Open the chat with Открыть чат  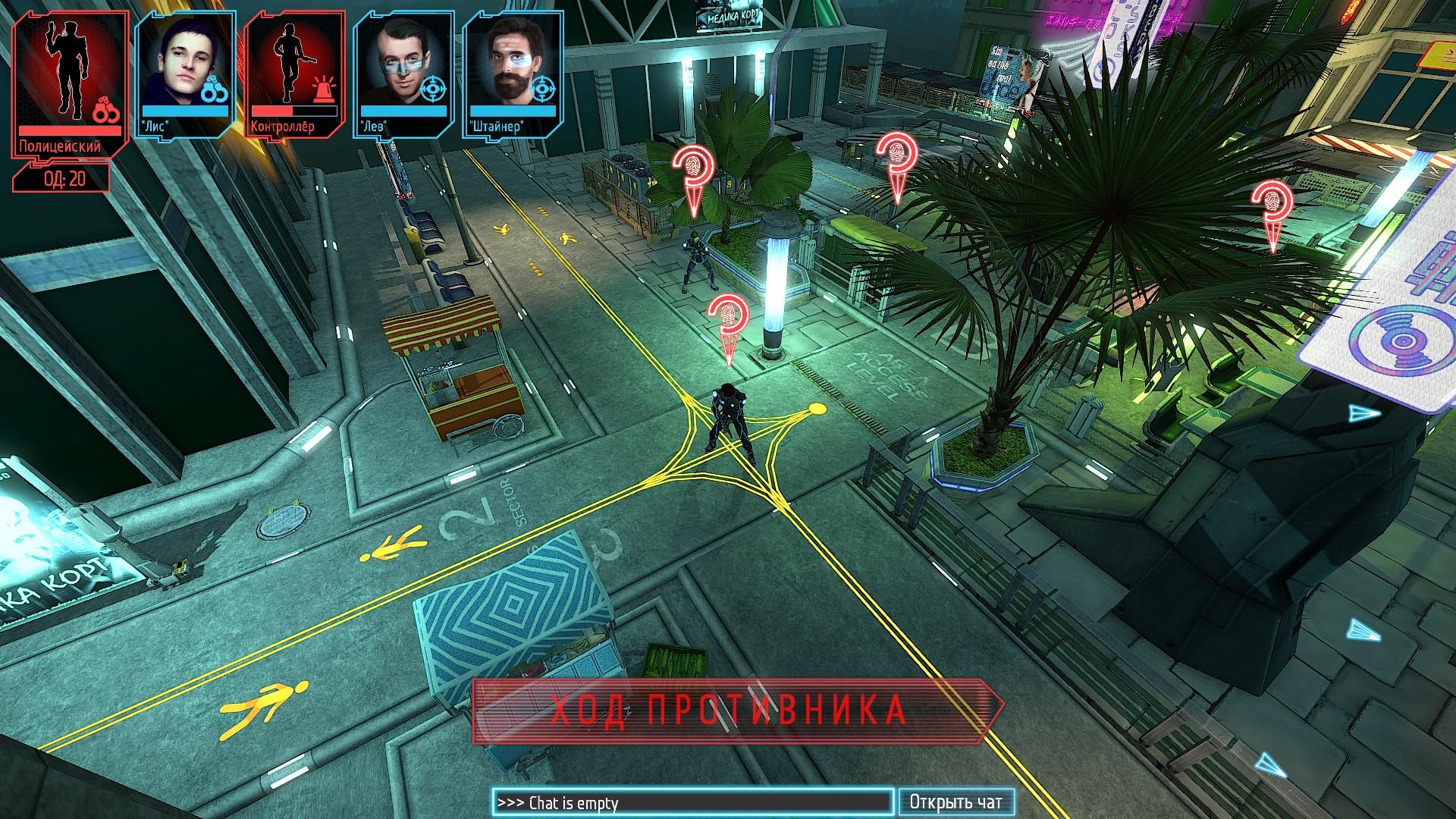955,802
